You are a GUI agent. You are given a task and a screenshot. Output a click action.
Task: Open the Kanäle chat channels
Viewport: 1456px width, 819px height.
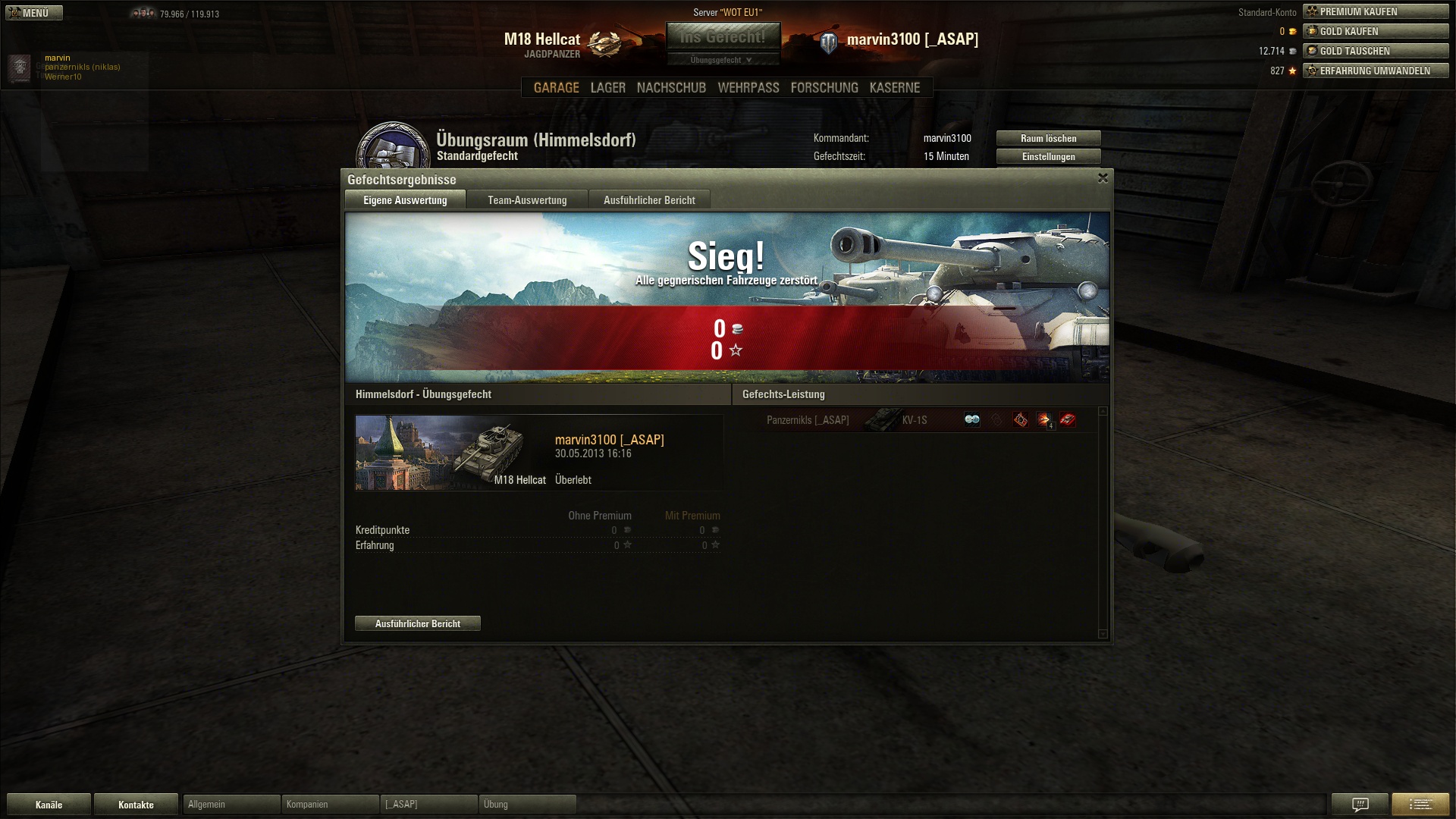49,805
